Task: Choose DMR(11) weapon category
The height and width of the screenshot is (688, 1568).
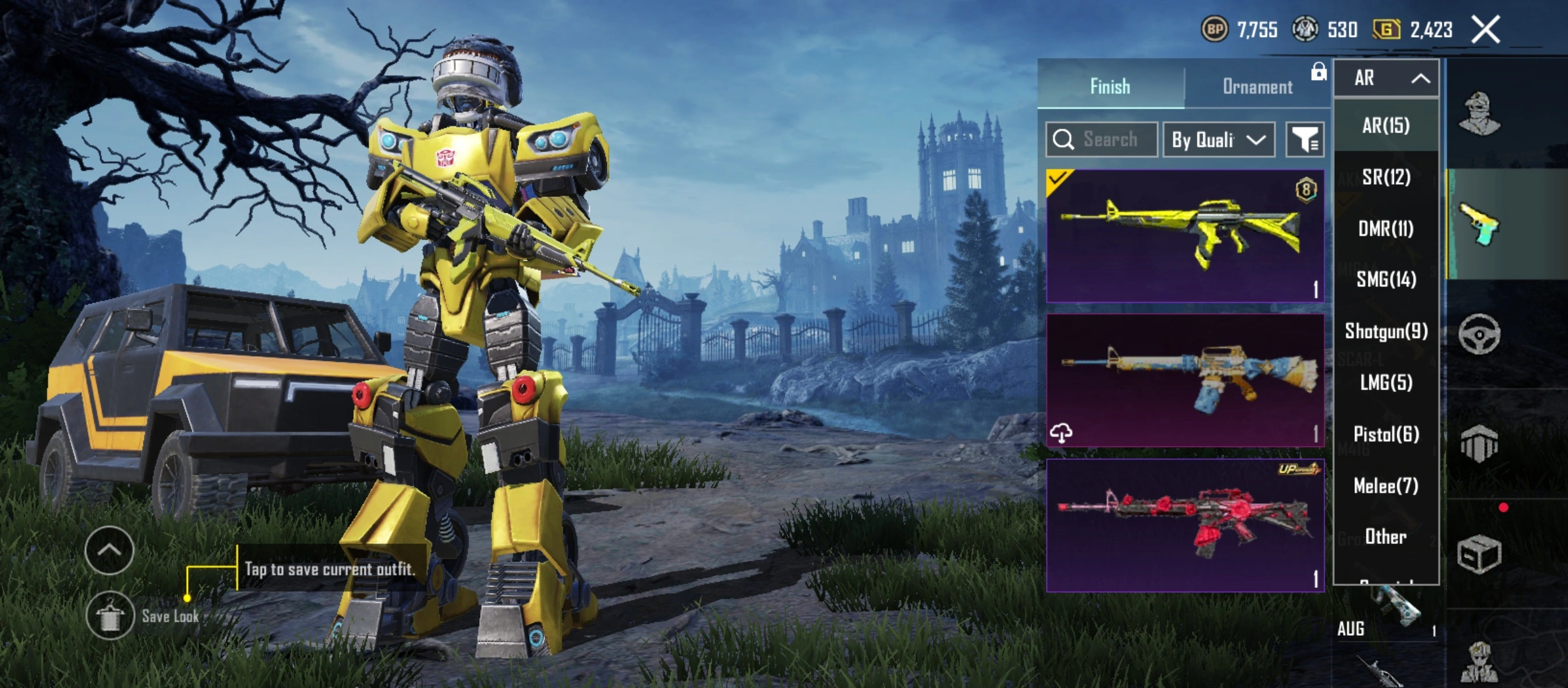Action: (x=1386, y=229)
